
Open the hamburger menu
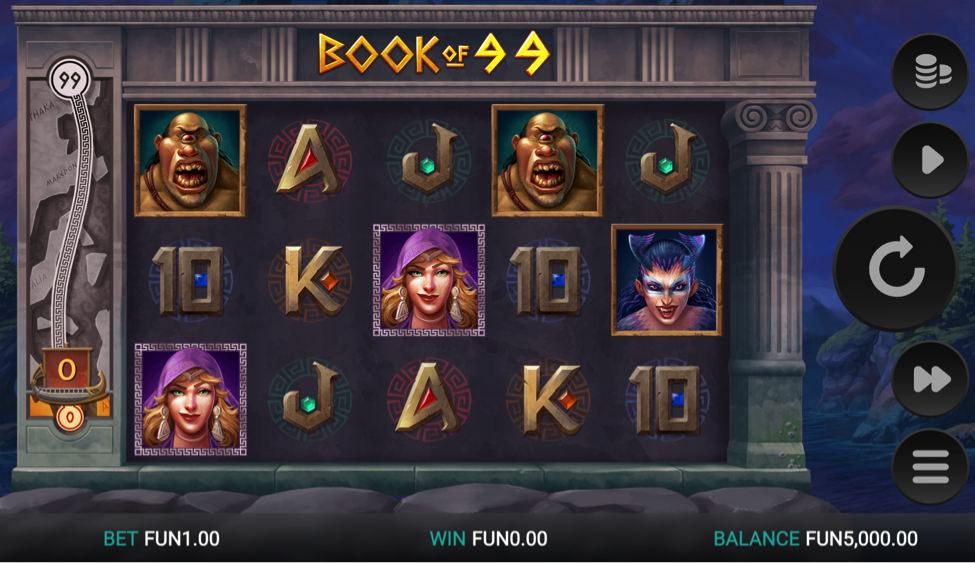coord(930,467)
